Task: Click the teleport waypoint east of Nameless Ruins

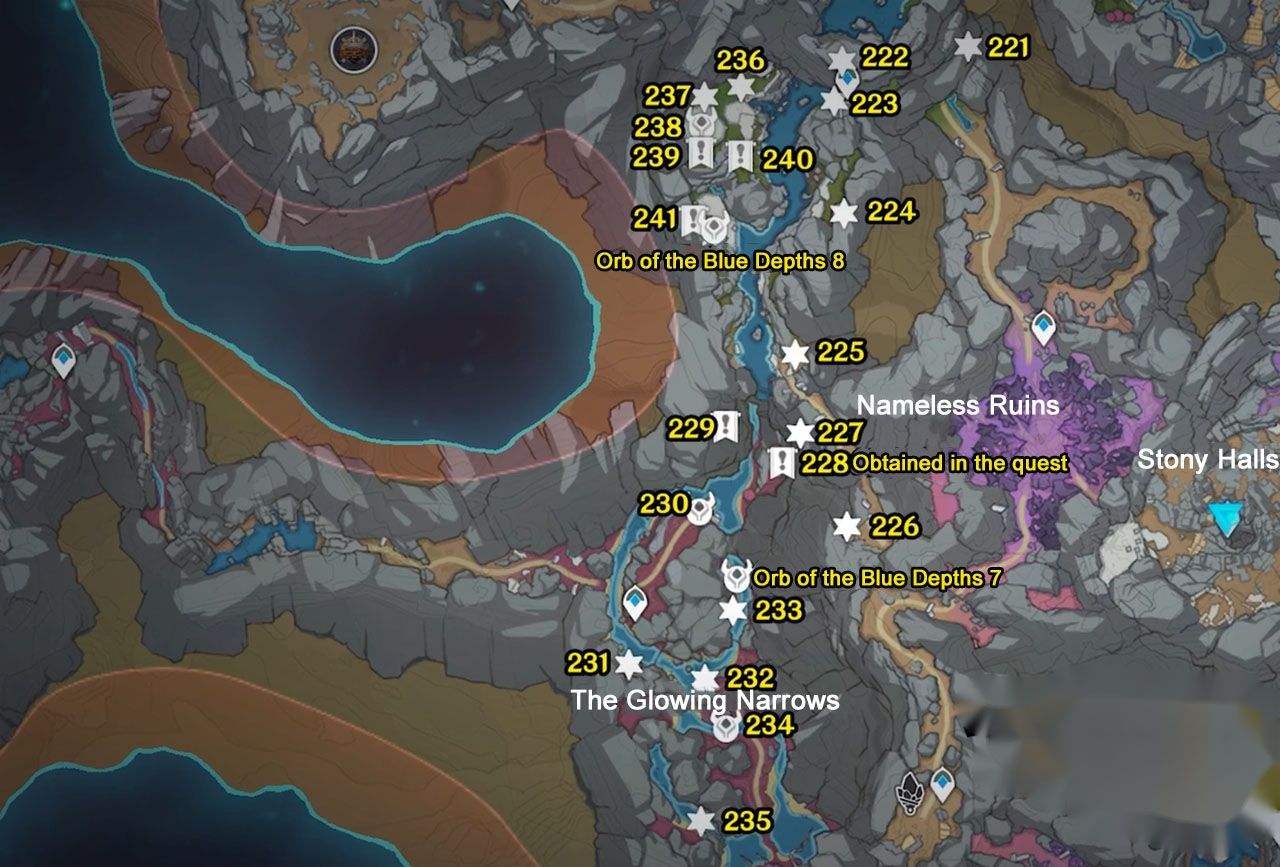Action: click(1042, 324)
